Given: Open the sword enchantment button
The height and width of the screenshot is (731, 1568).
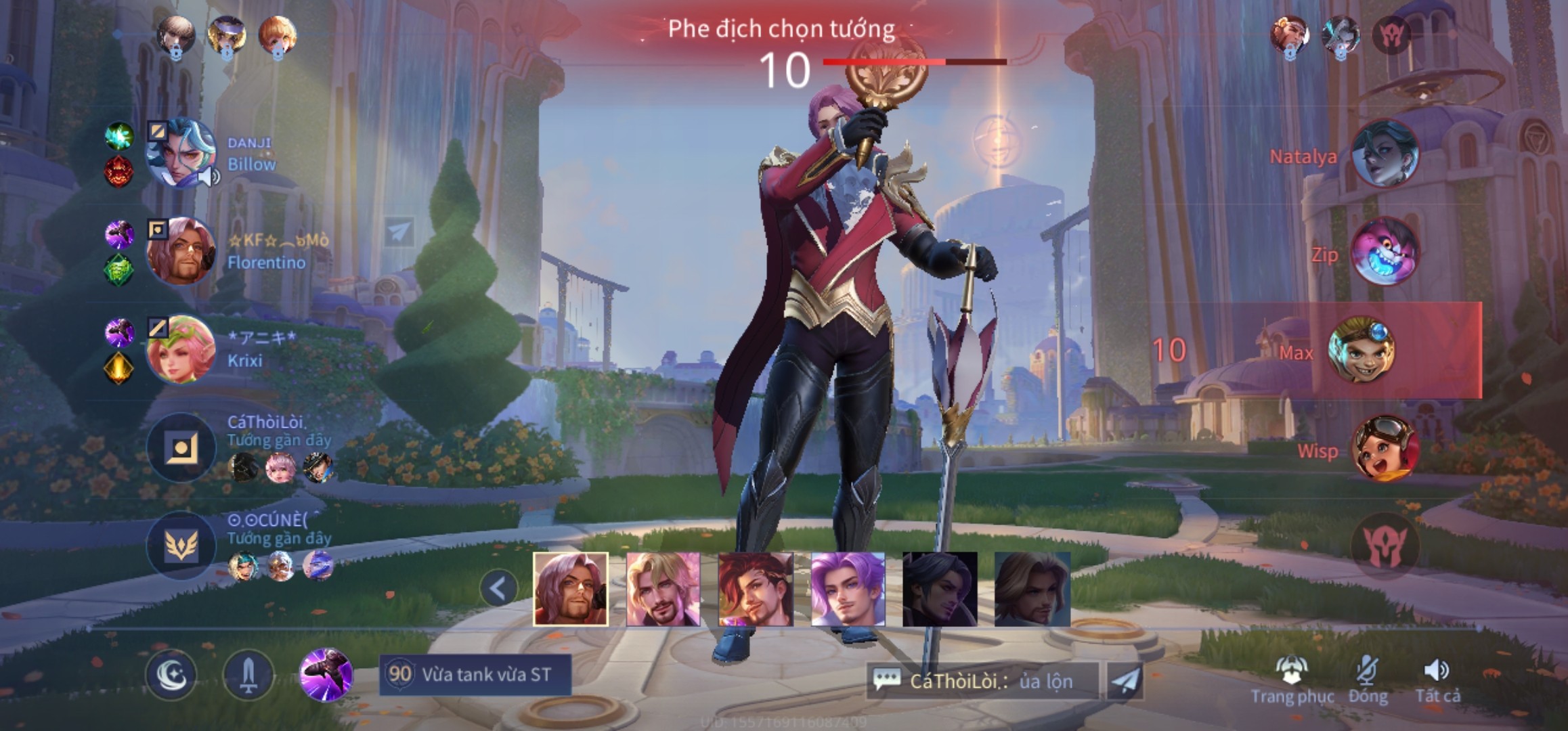Looking at the screenshot, I should tap(248, 675).
